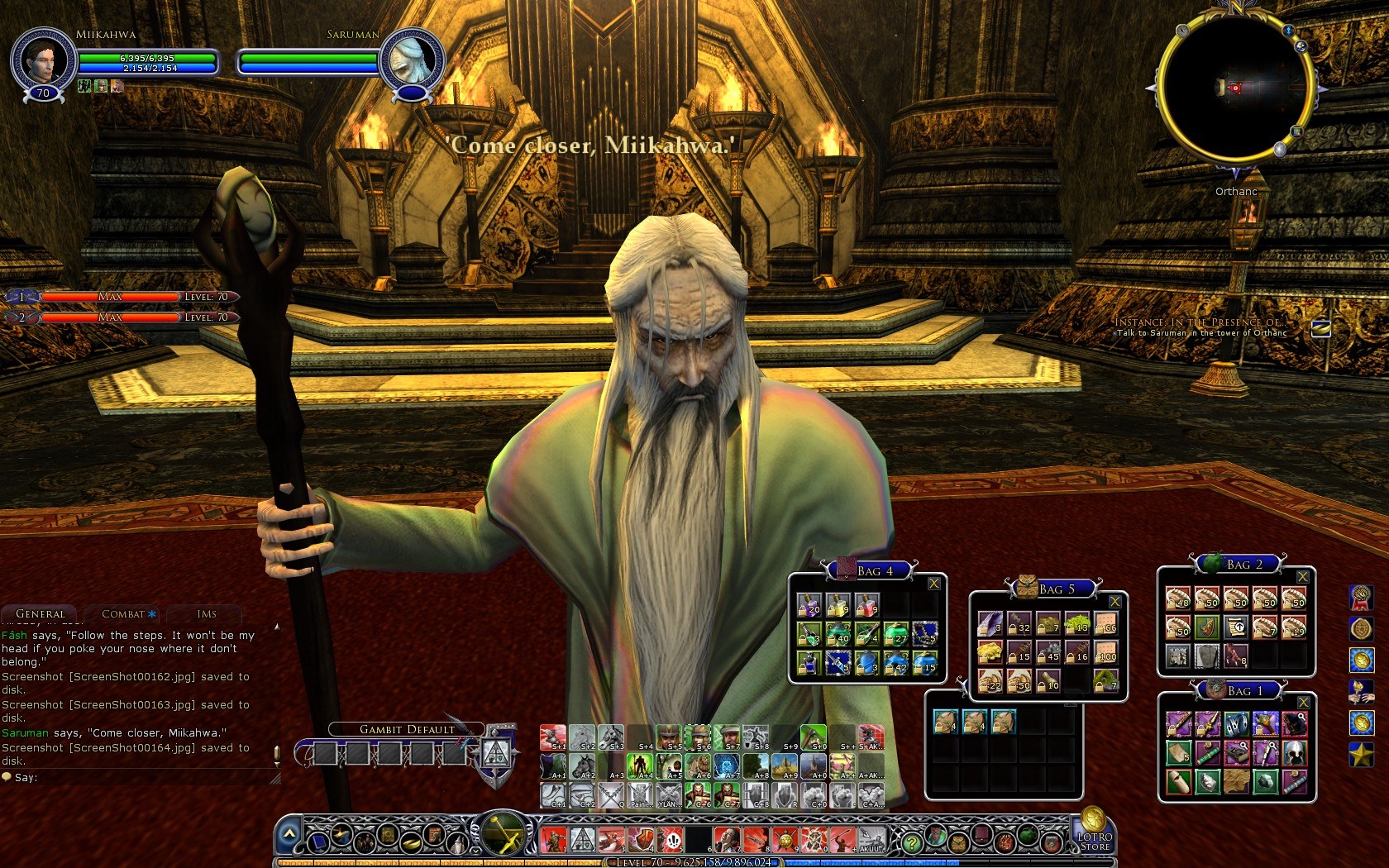This screenshot has height=868, width=1389.
Task: Open the chat channel bubble next to Say
Action: (8, 777)
